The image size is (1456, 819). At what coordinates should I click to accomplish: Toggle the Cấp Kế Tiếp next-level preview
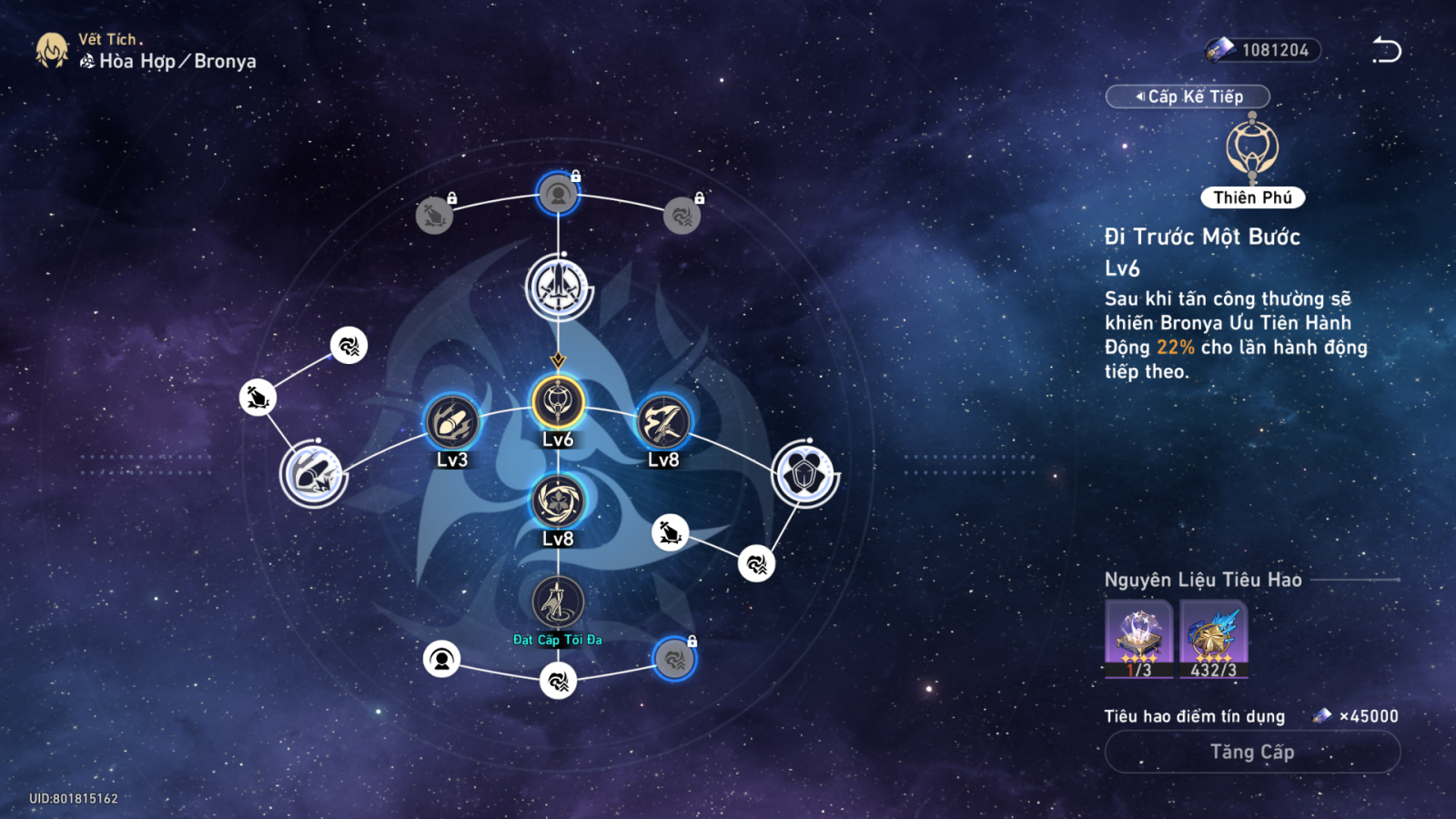[x=1188, y=96]
